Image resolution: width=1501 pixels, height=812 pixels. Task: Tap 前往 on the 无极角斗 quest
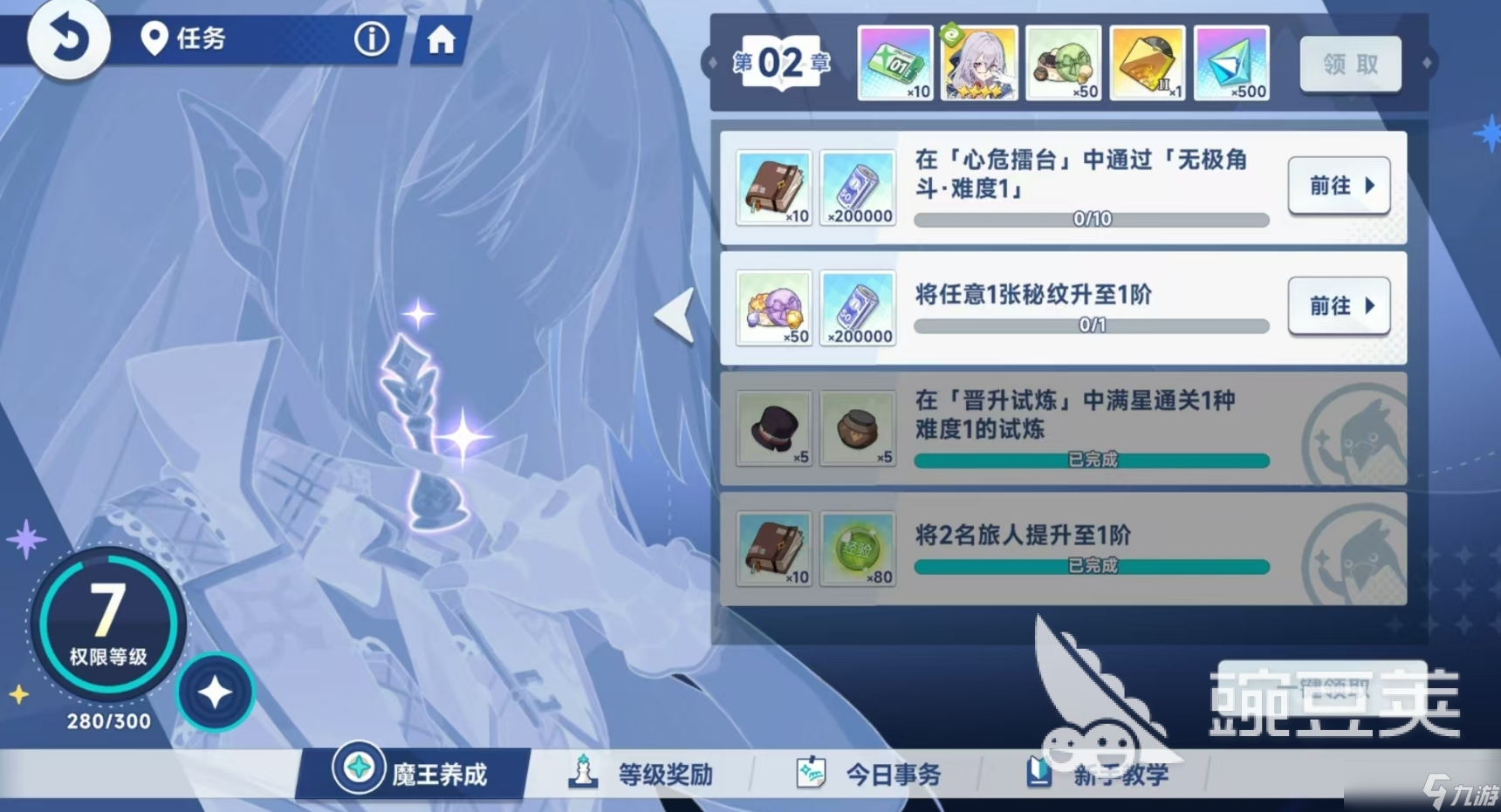[1339, 186]
